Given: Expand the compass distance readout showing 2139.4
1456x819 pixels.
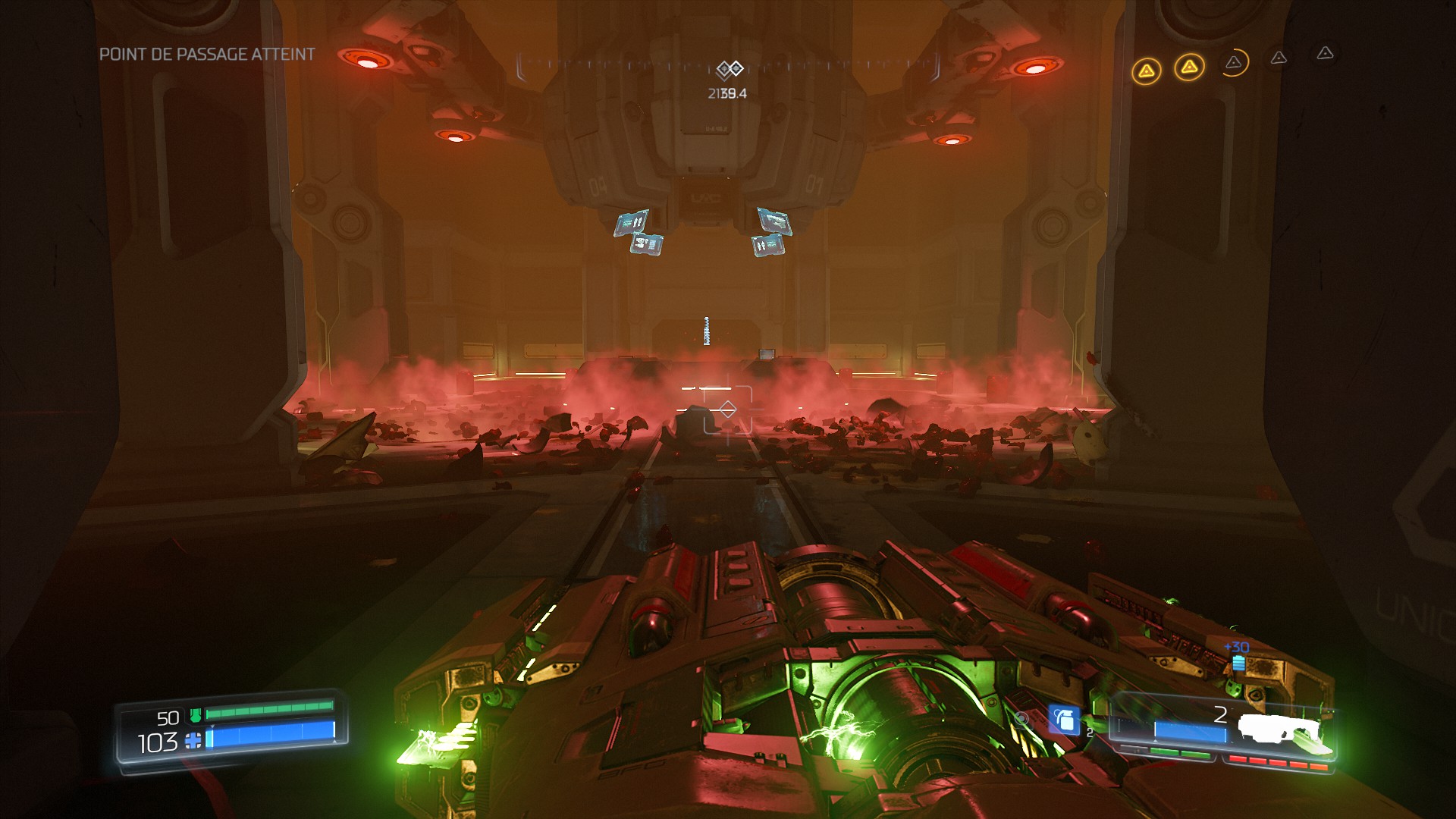Looking at the screenshot, I should pyautogui.click(x=726, y=94).
